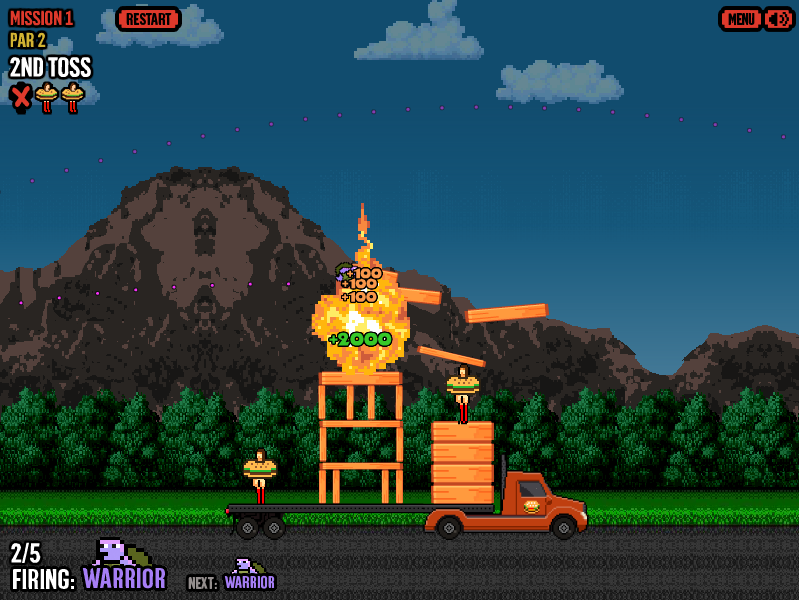Toggle the sound speaker button
799x600 pixels.
tap(778, 19)
